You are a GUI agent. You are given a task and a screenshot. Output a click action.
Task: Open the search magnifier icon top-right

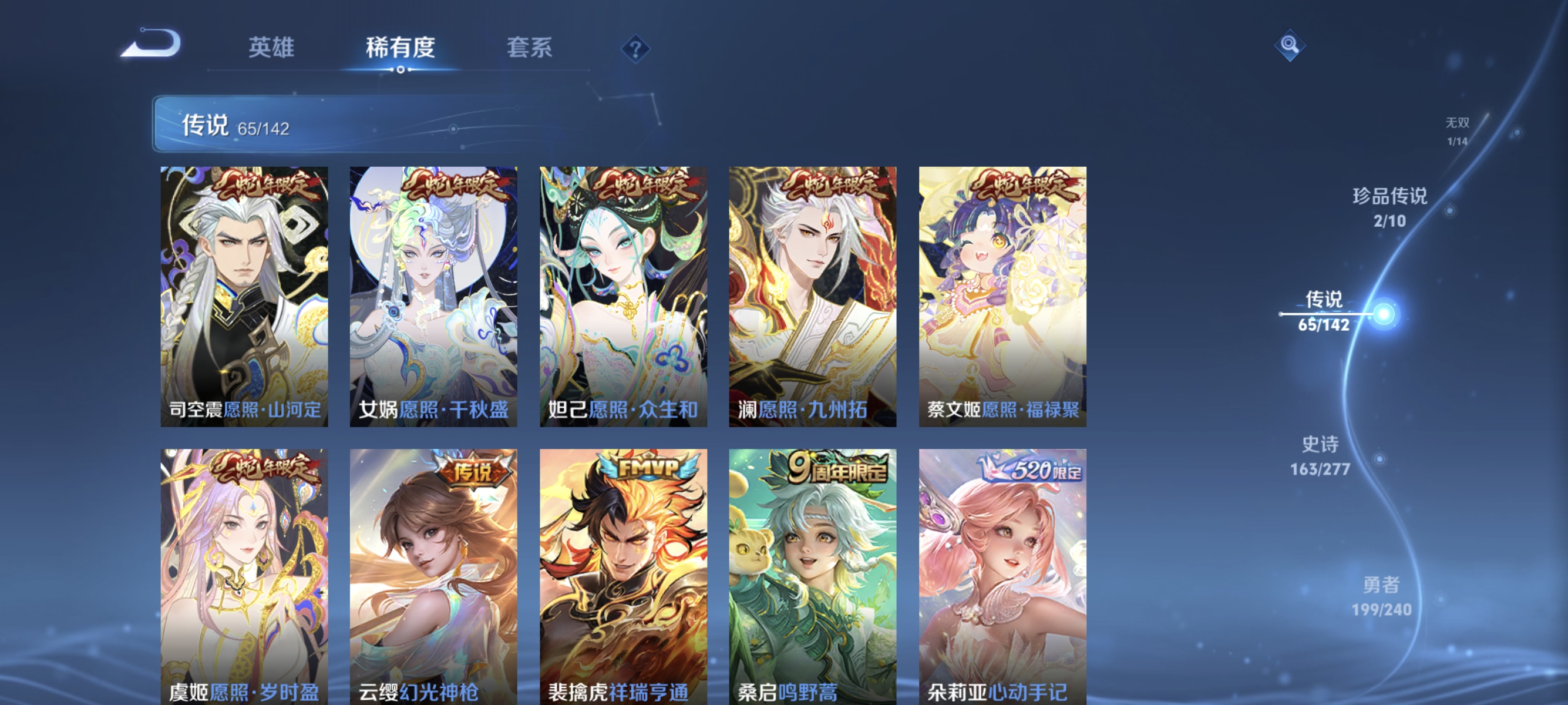pos(1290,45)
